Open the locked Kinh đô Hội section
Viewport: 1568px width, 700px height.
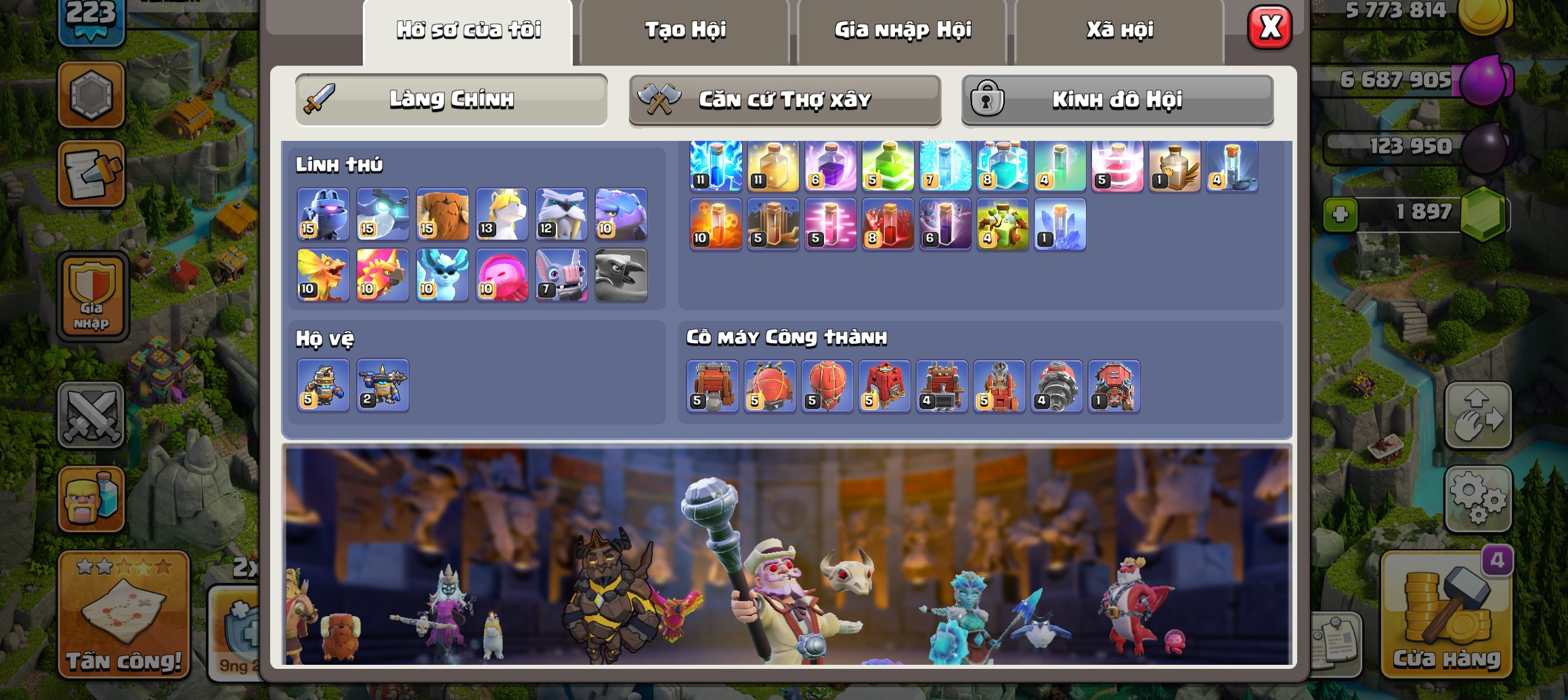(1117, 100)
